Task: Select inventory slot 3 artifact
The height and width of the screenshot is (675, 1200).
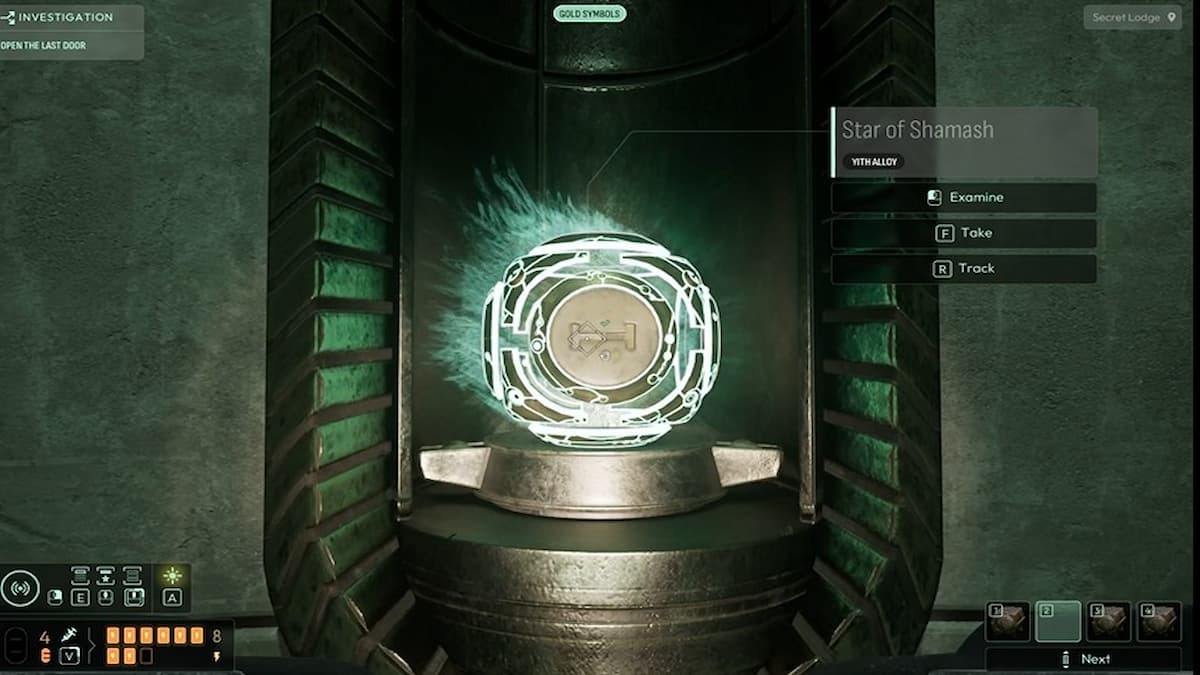Action: pos(1109,621)
